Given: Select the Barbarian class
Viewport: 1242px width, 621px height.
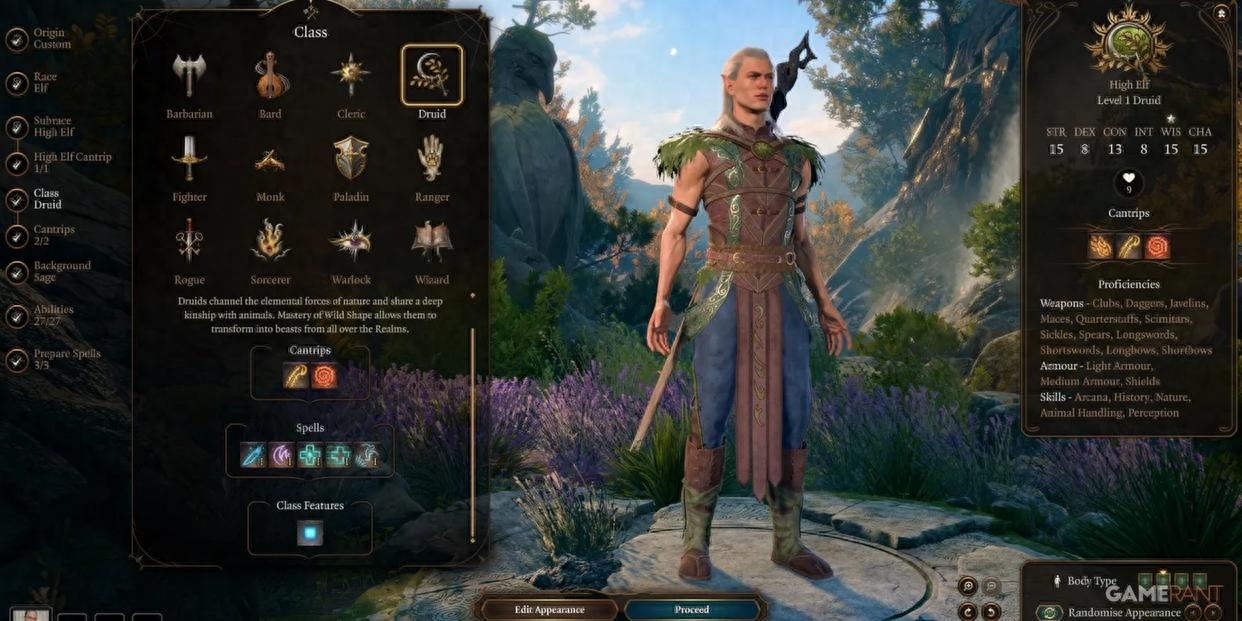Looking at the screenshot, I should click(x=189, y=76).
